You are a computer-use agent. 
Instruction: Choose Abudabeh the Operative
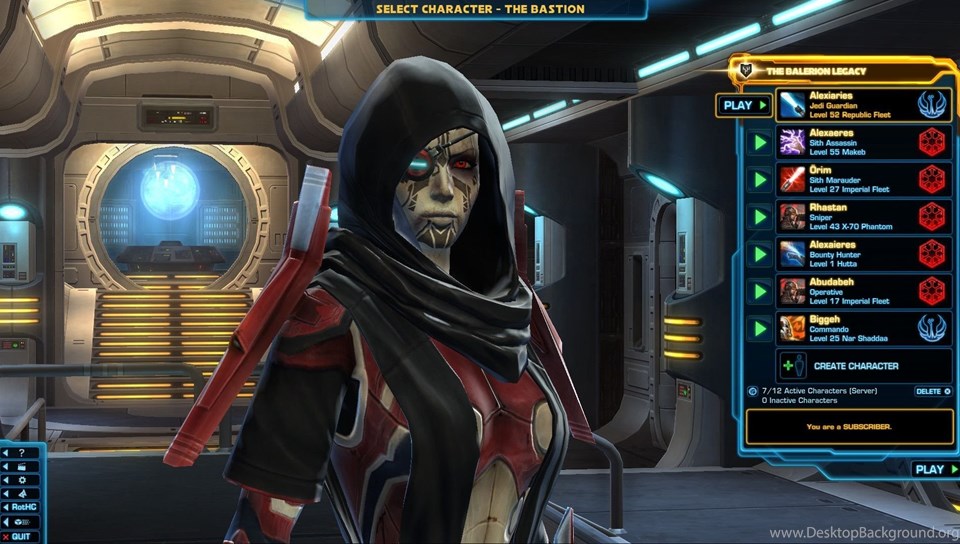point(862,291)
